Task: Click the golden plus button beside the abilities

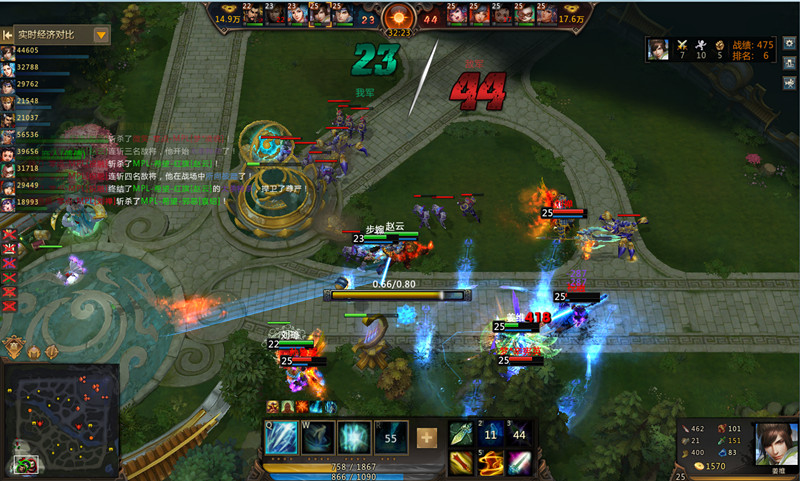Action: pos(427,438)
